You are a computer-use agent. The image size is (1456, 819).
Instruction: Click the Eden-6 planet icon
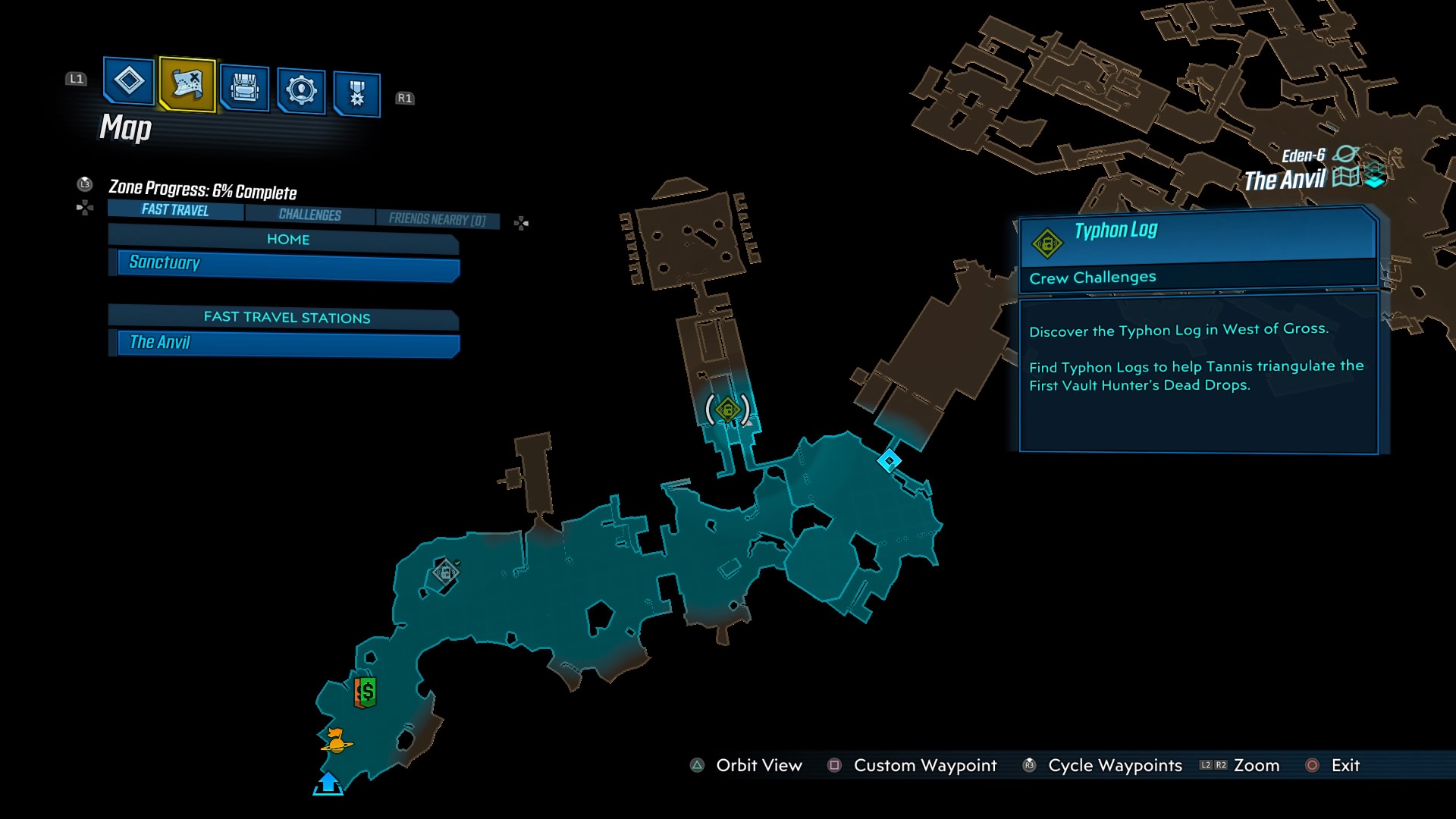click(x=1345, y=152)
